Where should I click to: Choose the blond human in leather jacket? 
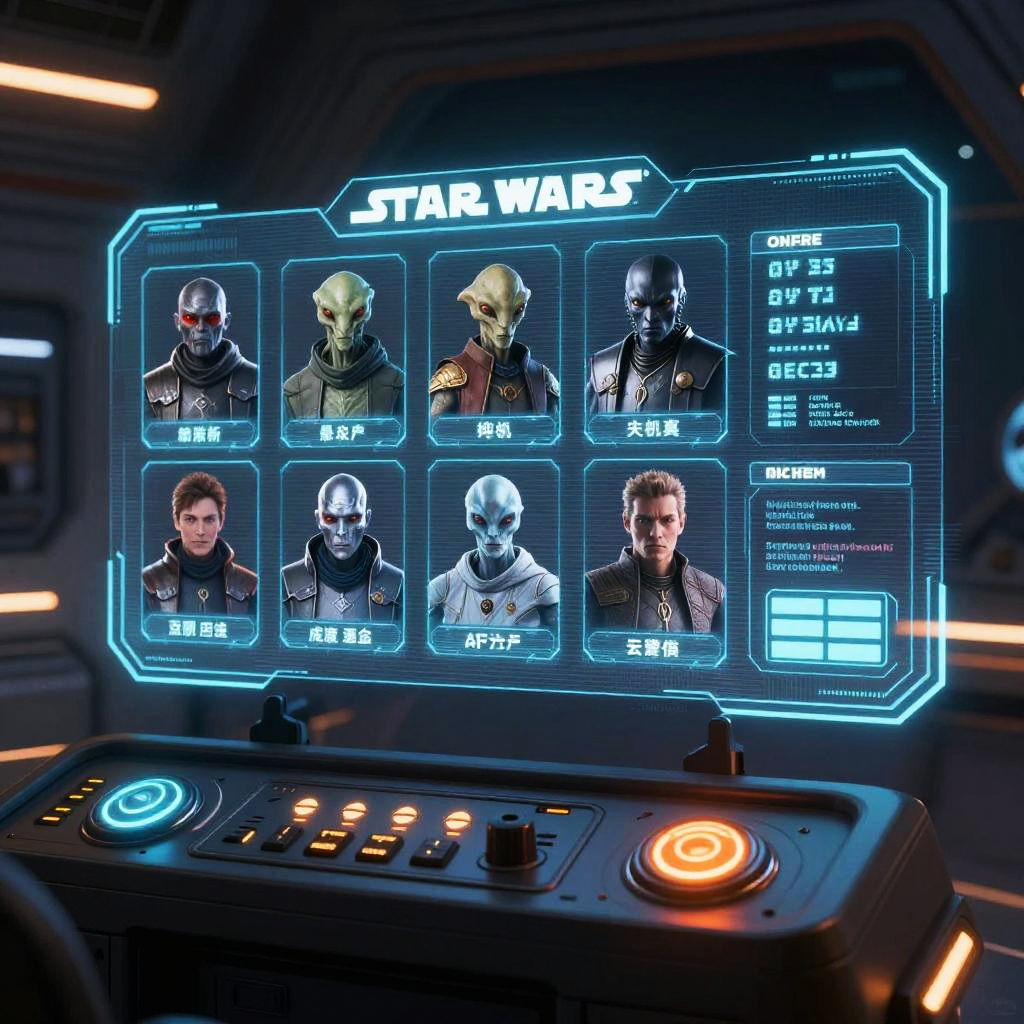pyautogui.click(x=654, y=560)
